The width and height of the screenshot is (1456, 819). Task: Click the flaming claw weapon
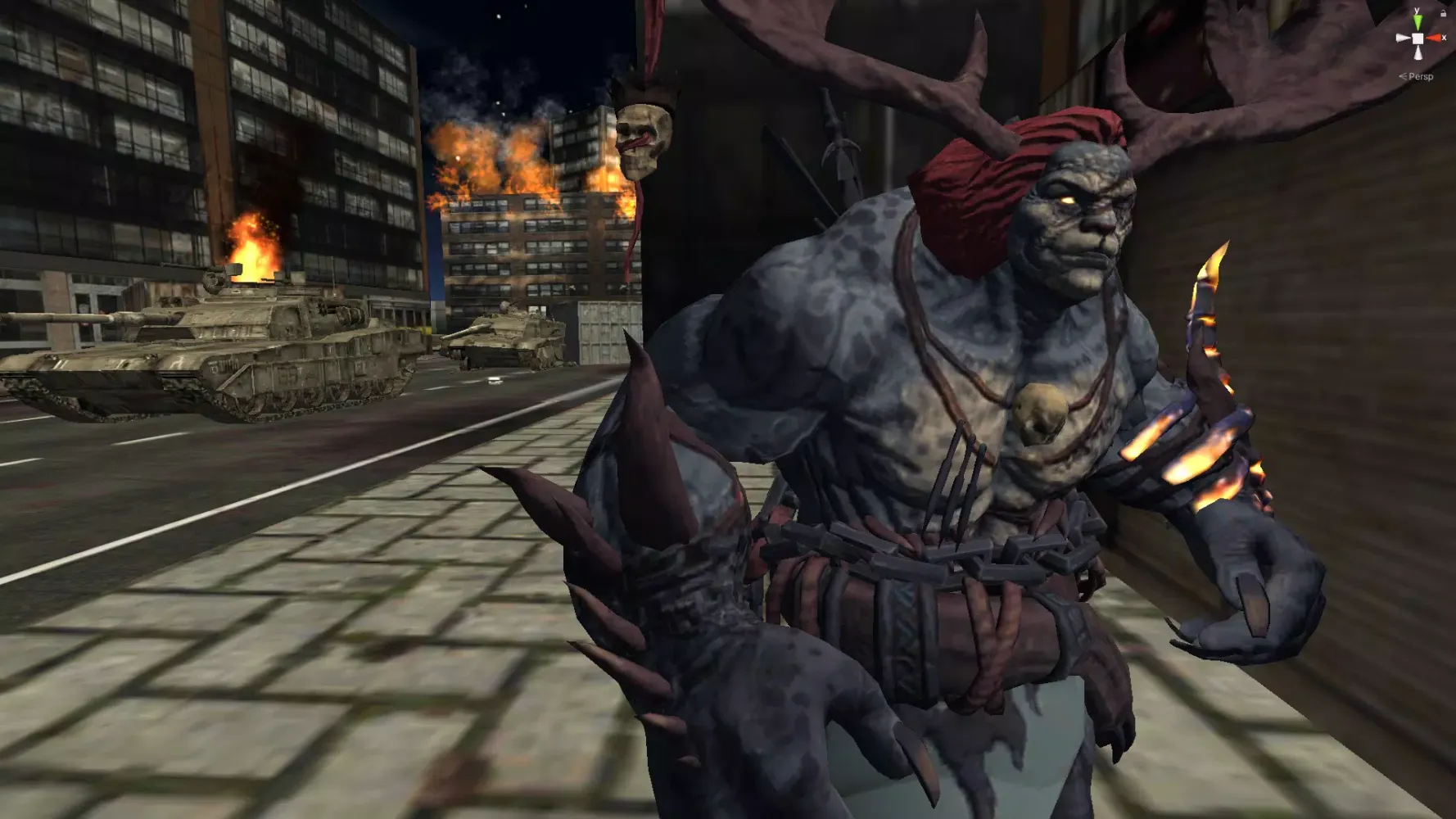pyautogui.click(x=1212, y=344)
